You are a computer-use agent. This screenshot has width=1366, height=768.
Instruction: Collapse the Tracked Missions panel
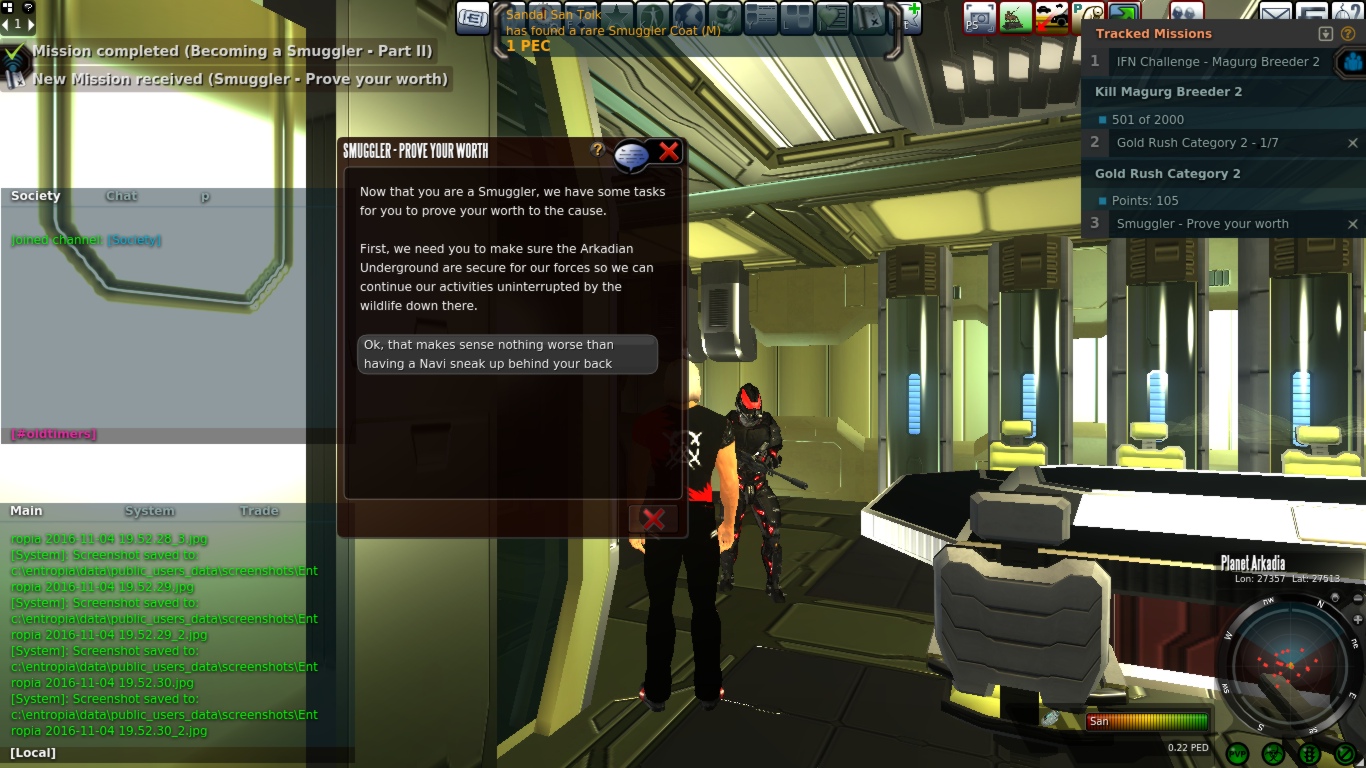coord(1326,34)
